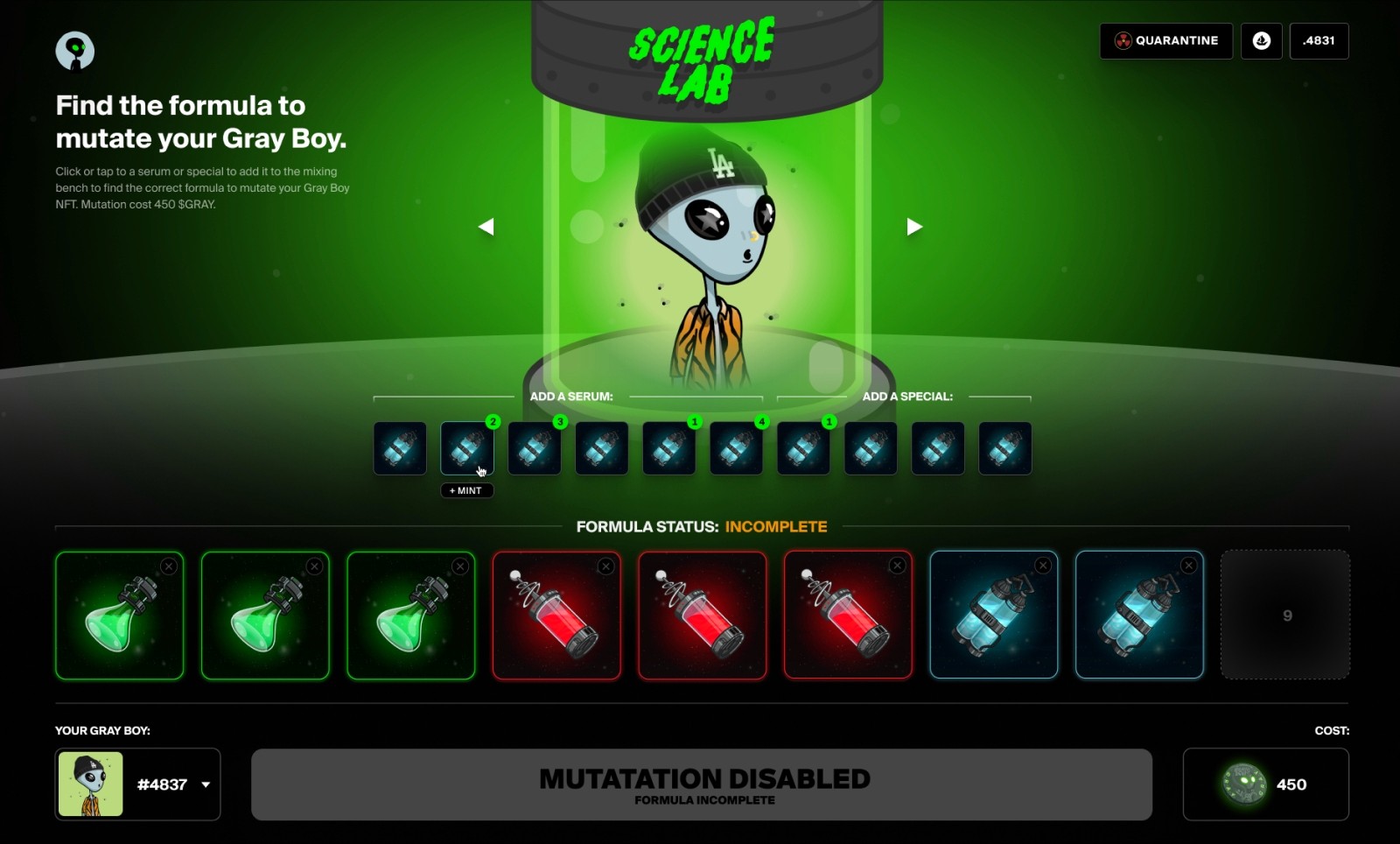Image resolution: width=1400 pixels, height=844 pixels.
Task: Click the Gray Boy alien logo icon
Action: click(x=73, y=50)
